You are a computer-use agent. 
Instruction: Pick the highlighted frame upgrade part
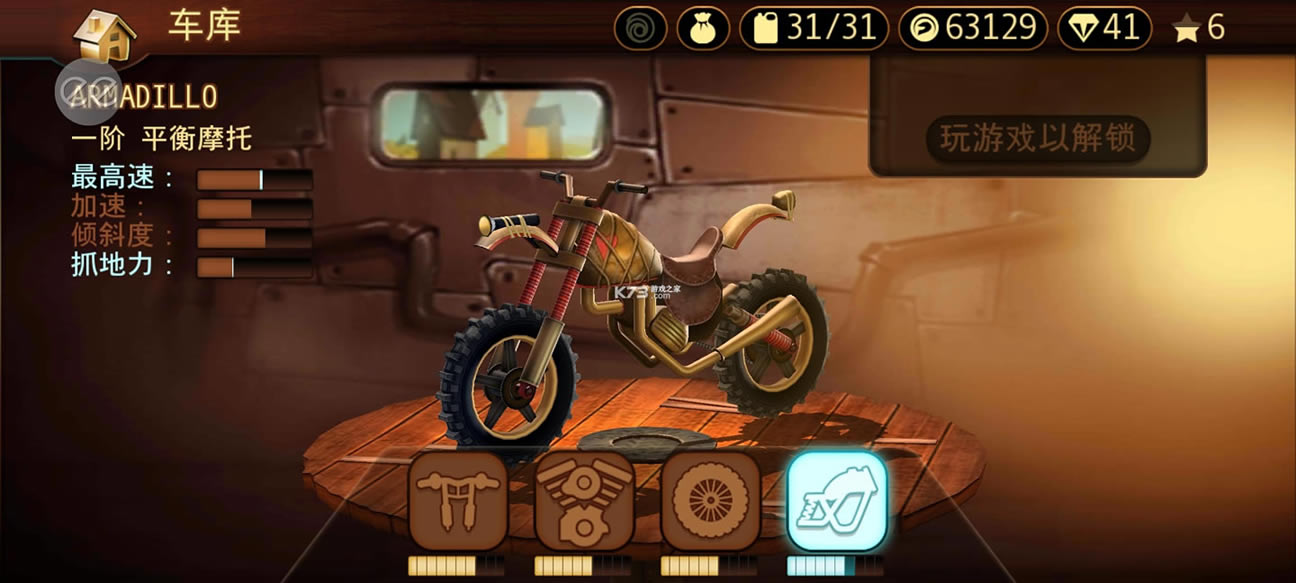[836, 500]
